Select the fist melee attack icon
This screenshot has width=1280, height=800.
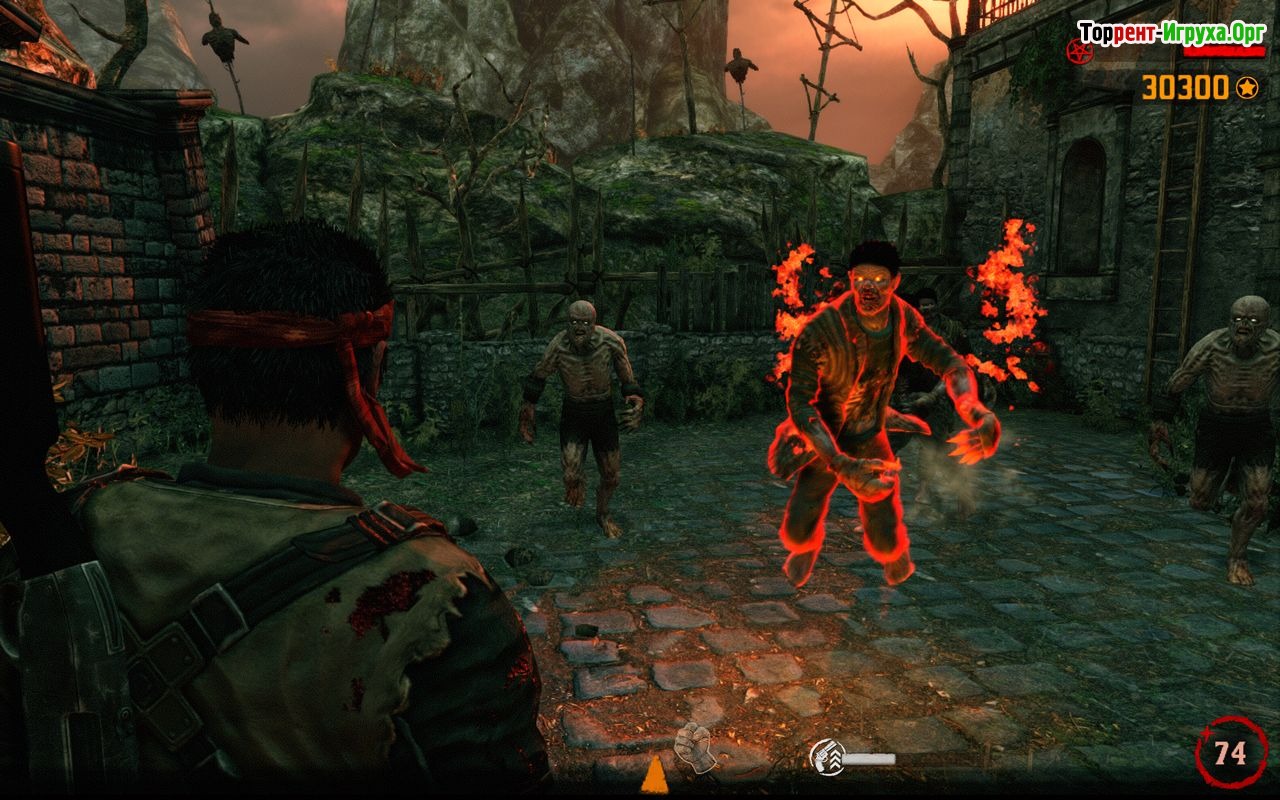[696, 747]
